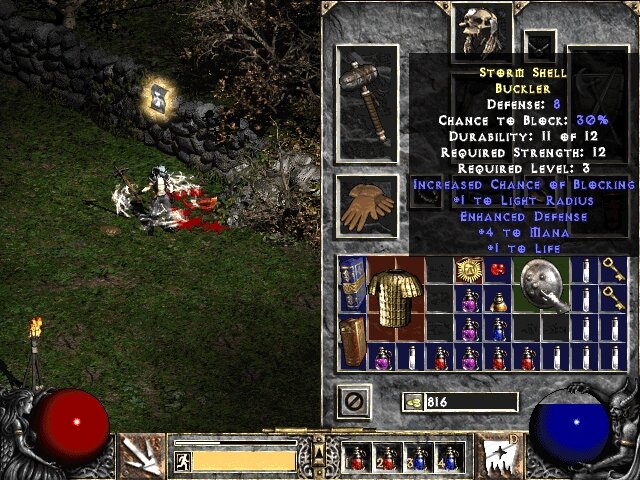Select the blue mana potion in inventory grid
This screenshot has width=640, height=480.
click(x=497, y=327)
